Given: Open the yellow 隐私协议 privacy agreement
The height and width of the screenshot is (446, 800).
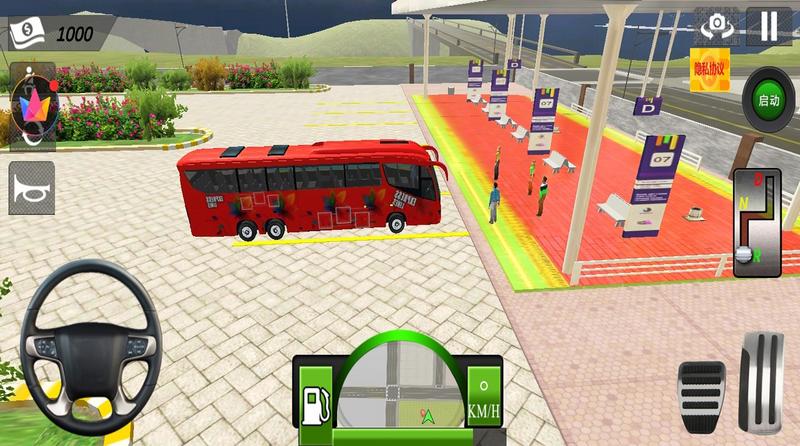Looking at the screenshot, I should coord(711,65).
